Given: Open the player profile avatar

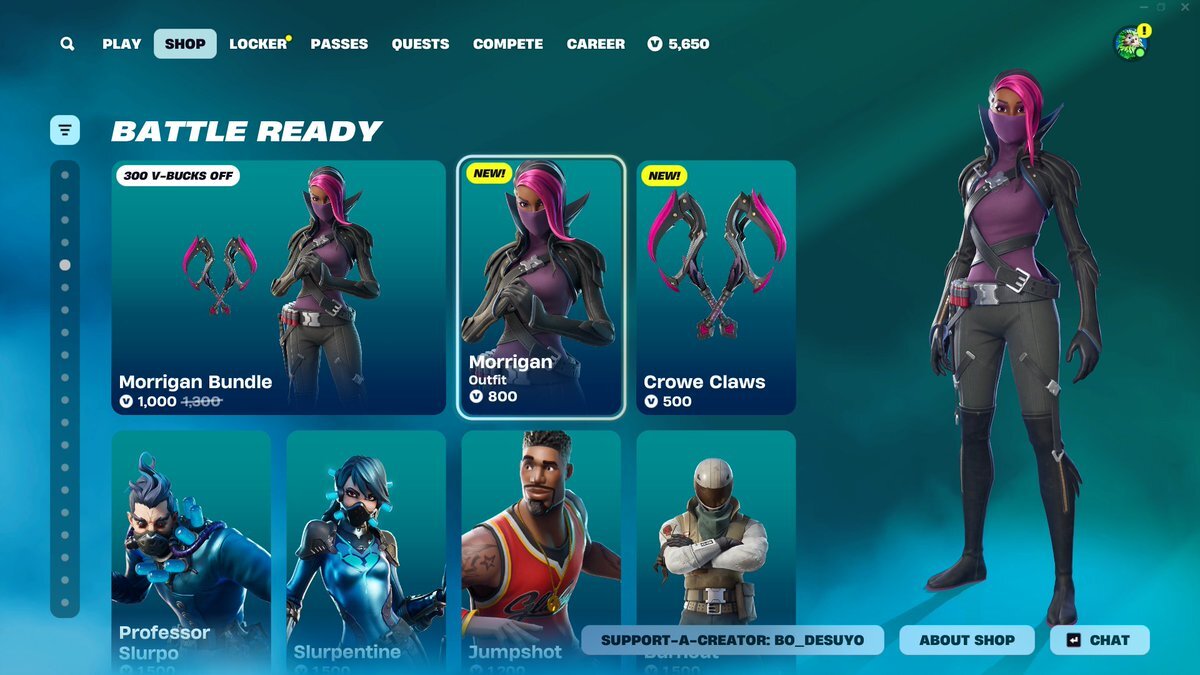Looking at the screenshot, I should pyautogui.click(x=1130, y=43).
